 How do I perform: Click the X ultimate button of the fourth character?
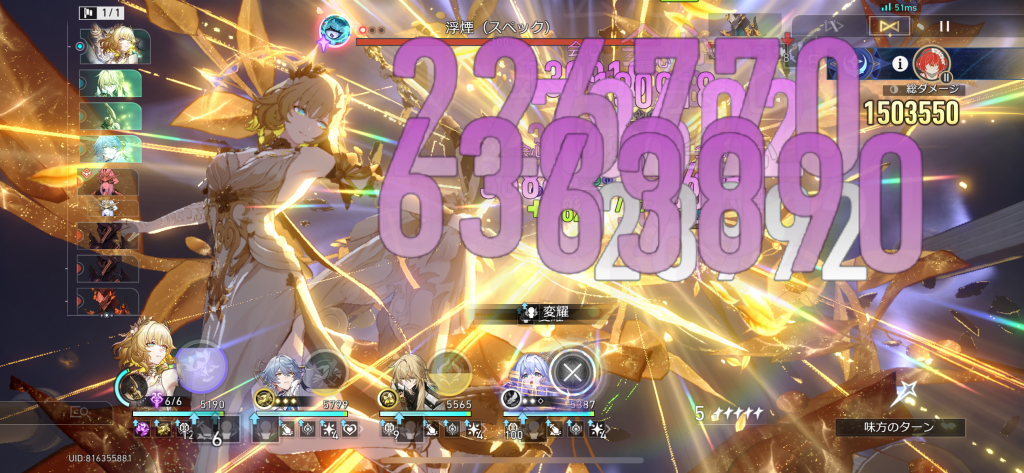(x=572, y=372)
